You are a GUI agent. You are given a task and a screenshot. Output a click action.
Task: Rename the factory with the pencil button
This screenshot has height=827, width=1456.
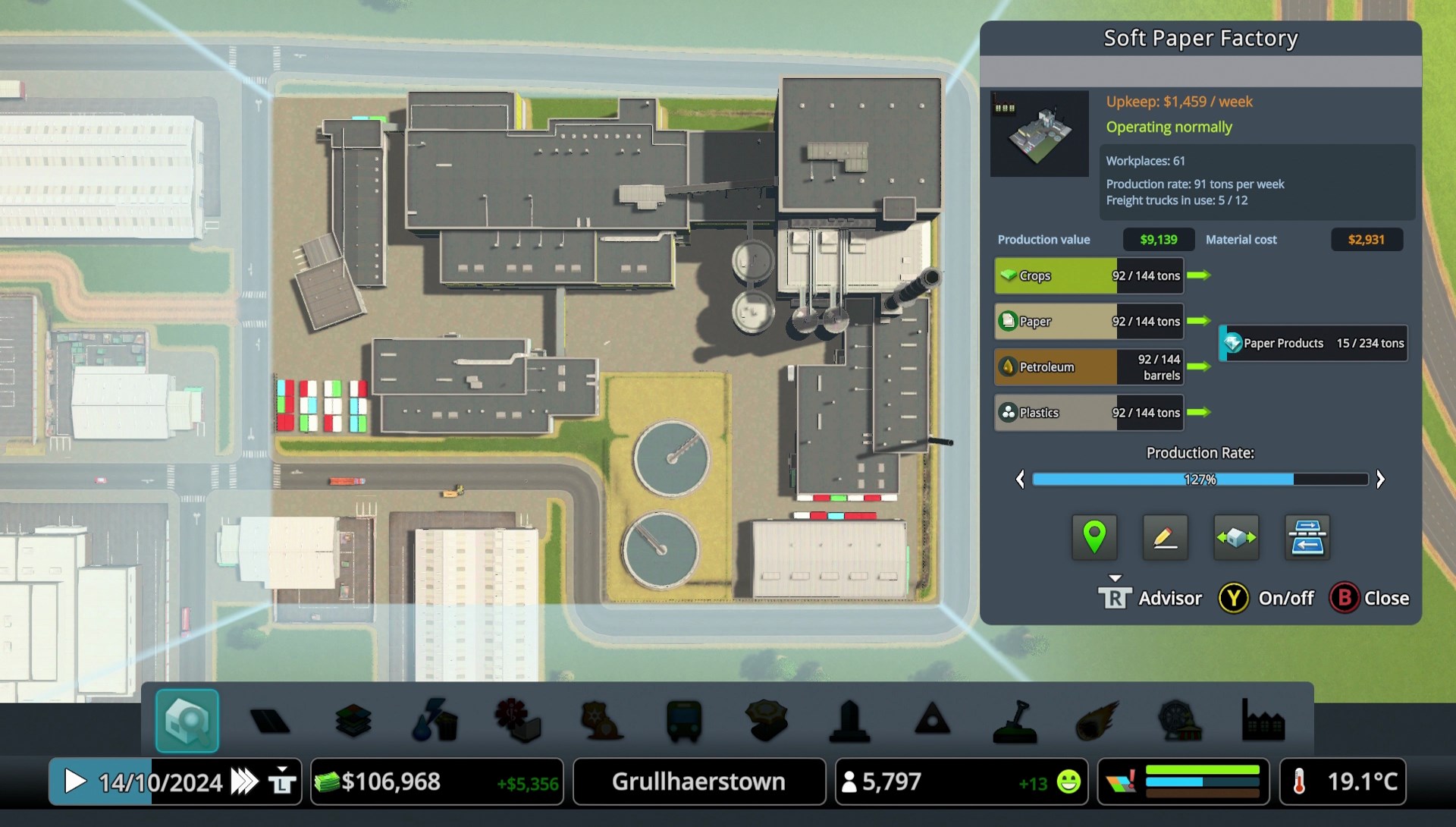pyautogui.click(x=1165, y=537)
